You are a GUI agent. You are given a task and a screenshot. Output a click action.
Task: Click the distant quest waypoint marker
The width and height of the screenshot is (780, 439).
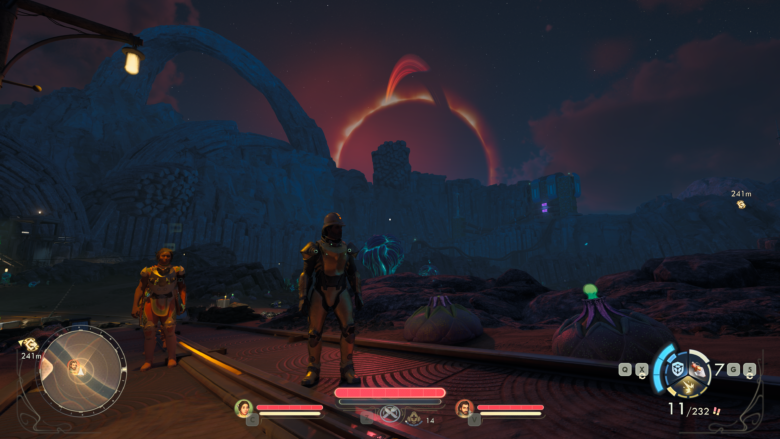(x=741, y=204)
